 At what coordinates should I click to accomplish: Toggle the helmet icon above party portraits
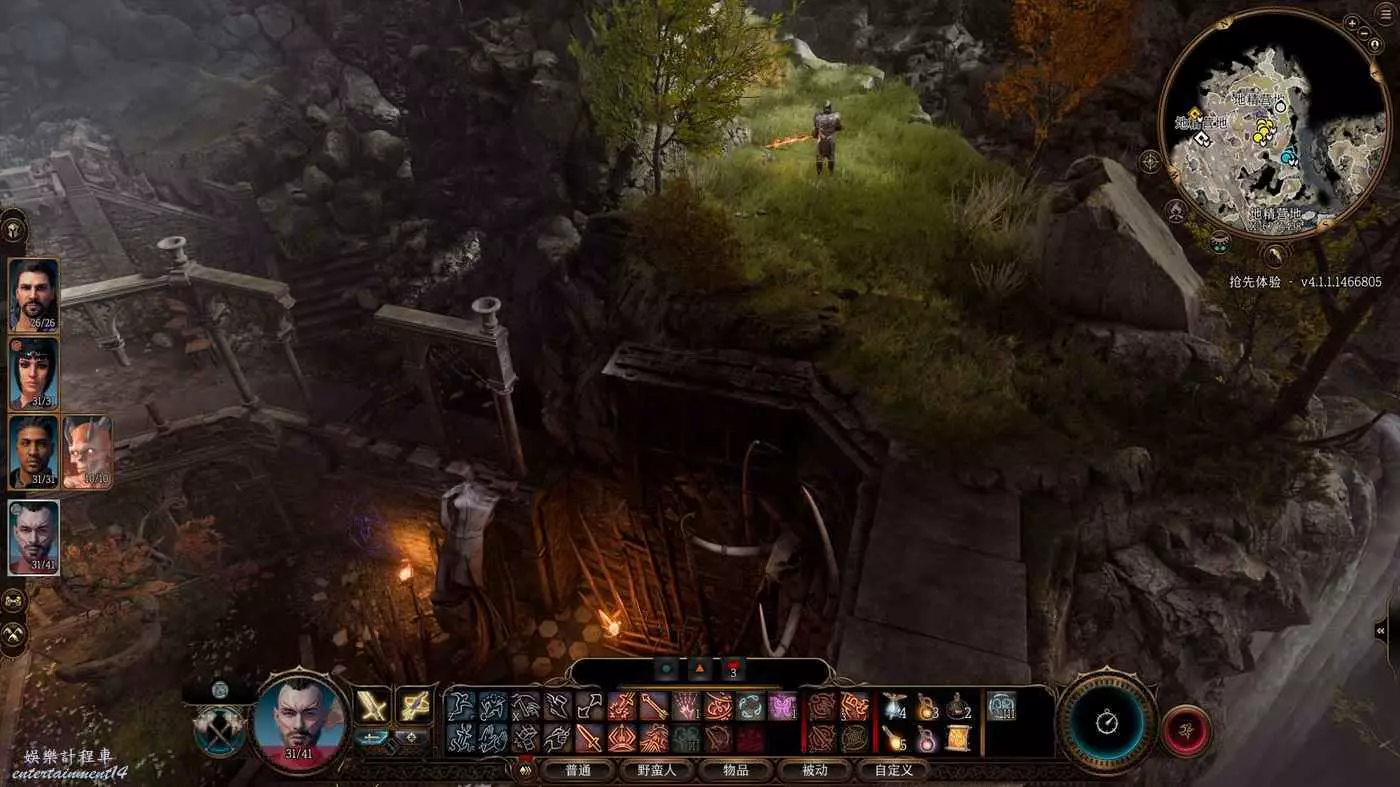(x=14, y=228)
